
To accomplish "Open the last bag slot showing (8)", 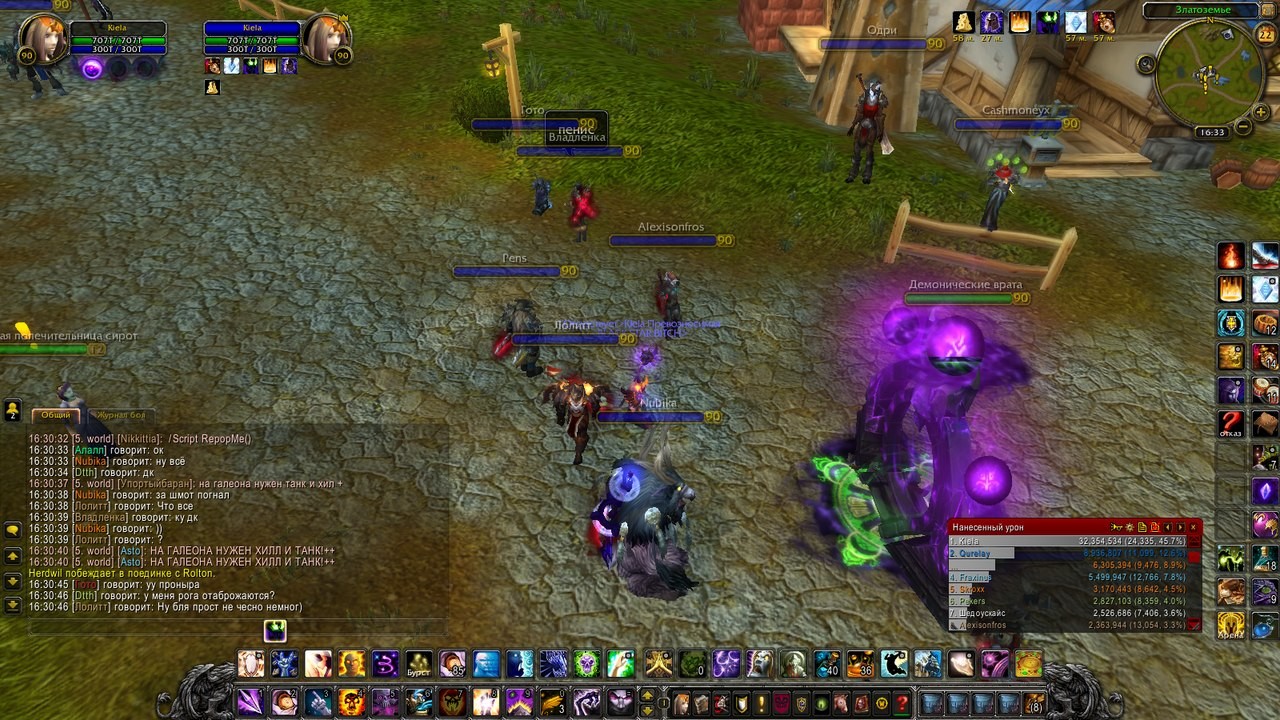I will pyautogui.click(x=1034, y=702).
